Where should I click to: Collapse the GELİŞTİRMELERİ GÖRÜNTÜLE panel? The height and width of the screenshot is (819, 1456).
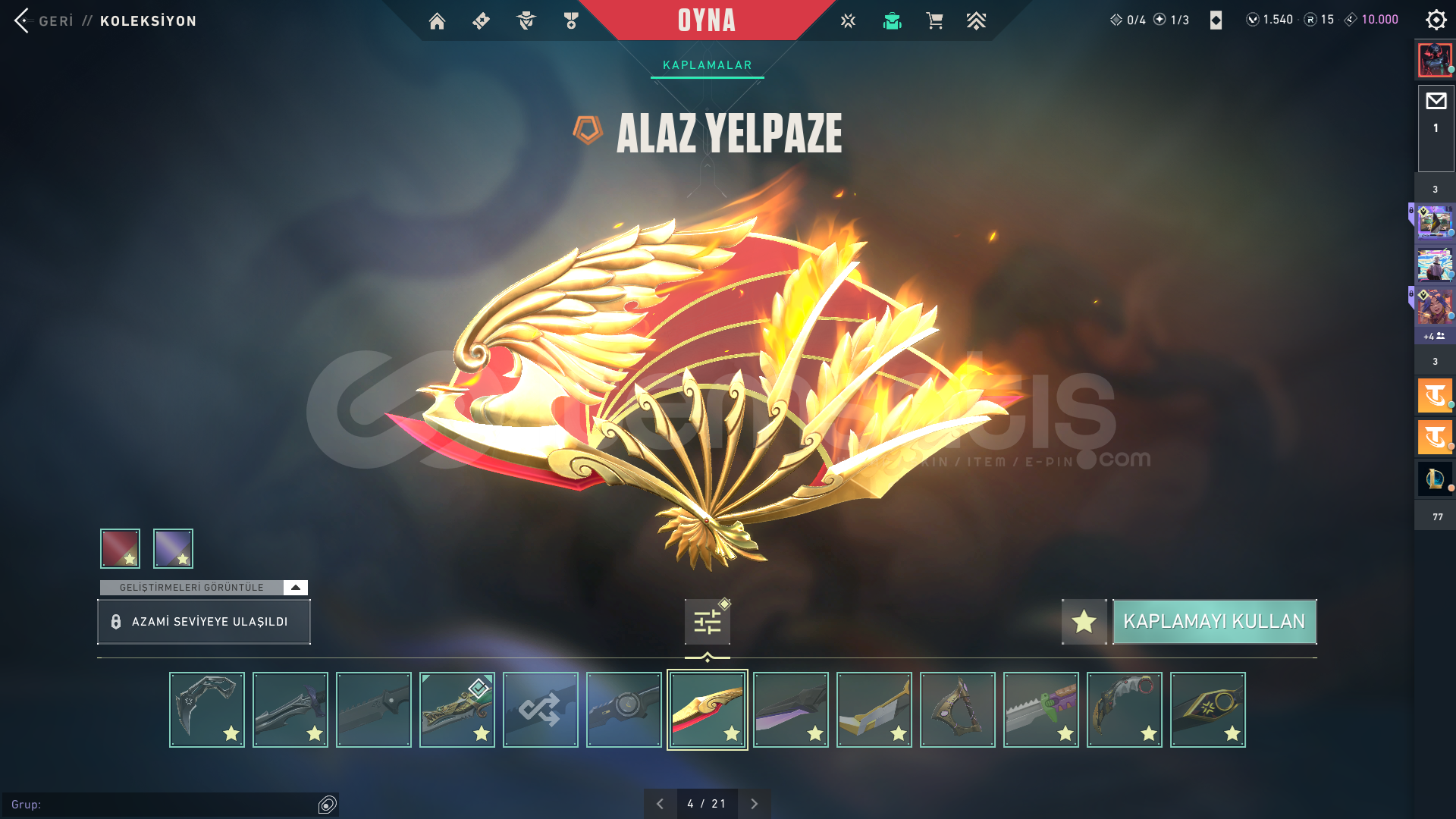294,586
